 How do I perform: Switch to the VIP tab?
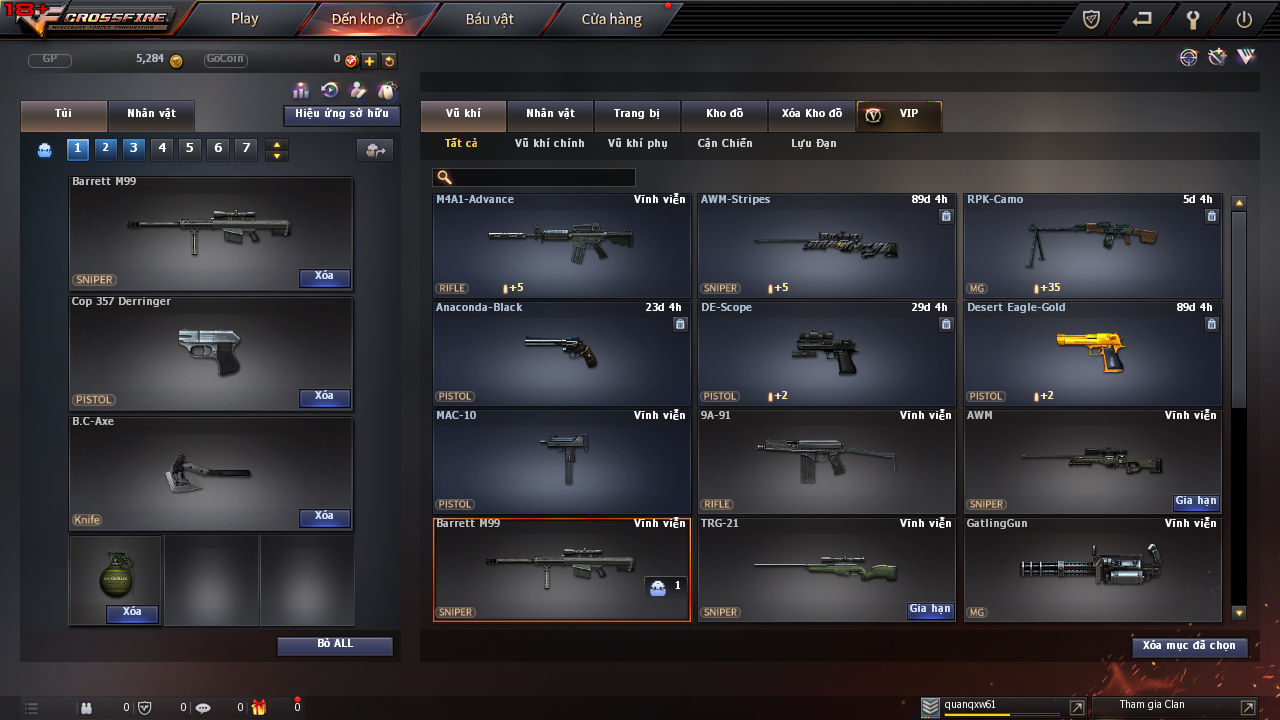pyautogui.click(x=898, y=115)
